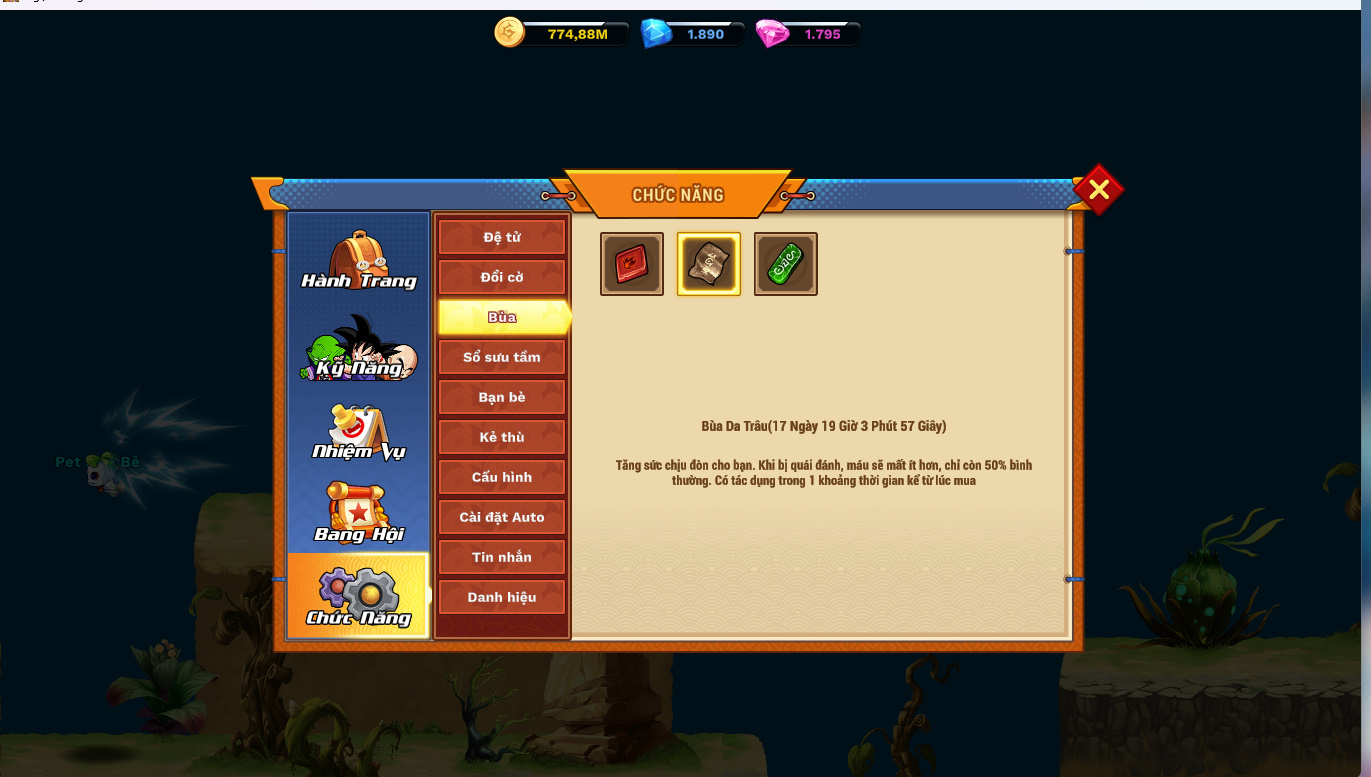Select the Chức Năng gear tab
The image size is (1371, 777).
pyautogui.click(x=358, y=596)
